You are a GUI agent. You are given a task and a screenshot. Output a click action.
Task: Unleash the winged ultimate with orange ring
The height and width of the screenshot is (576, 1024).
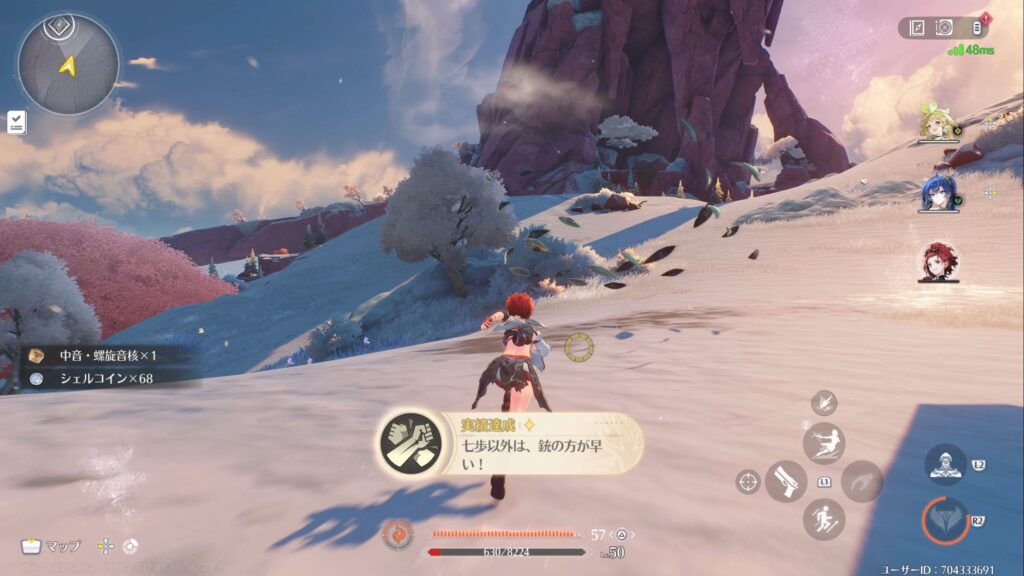click(x=945, y=520)
